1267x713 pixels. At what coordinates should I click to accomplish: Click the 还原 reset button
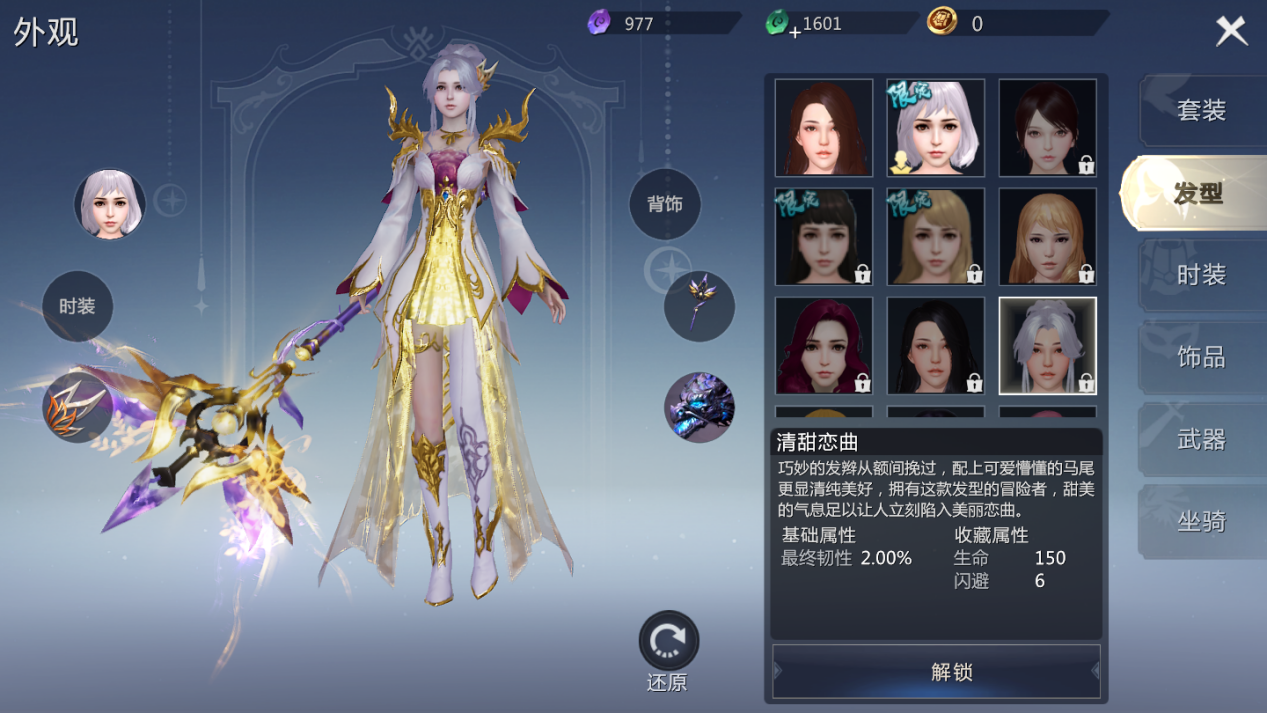[668, 642]
